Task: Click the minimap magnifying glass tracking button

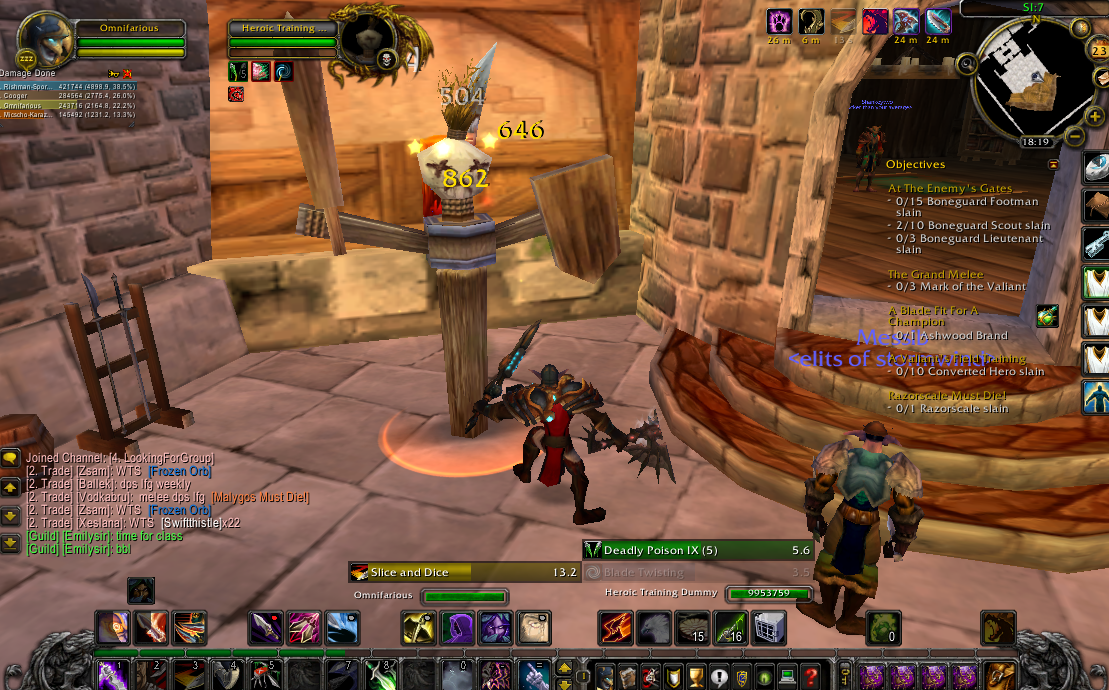Action: pos(967,64)
